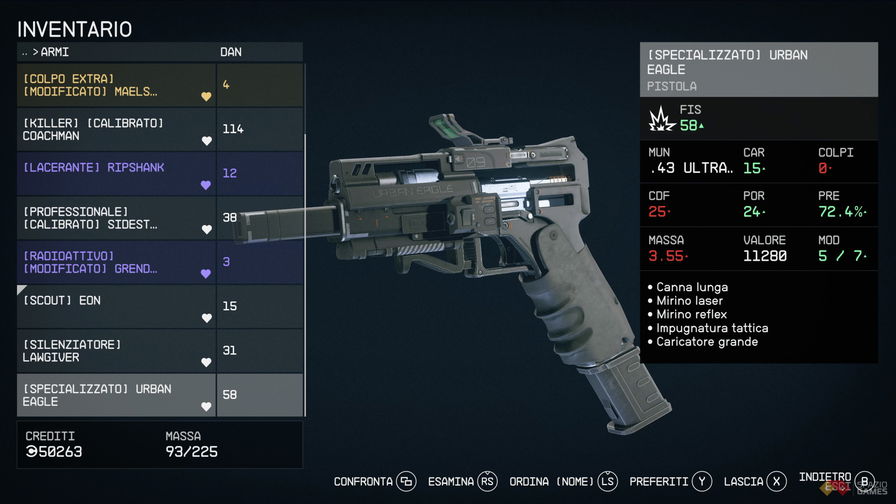Viewport: 896px width, 504px height.
Task: Choose the Scout Eon weapon row
Action: pos(115,306)
